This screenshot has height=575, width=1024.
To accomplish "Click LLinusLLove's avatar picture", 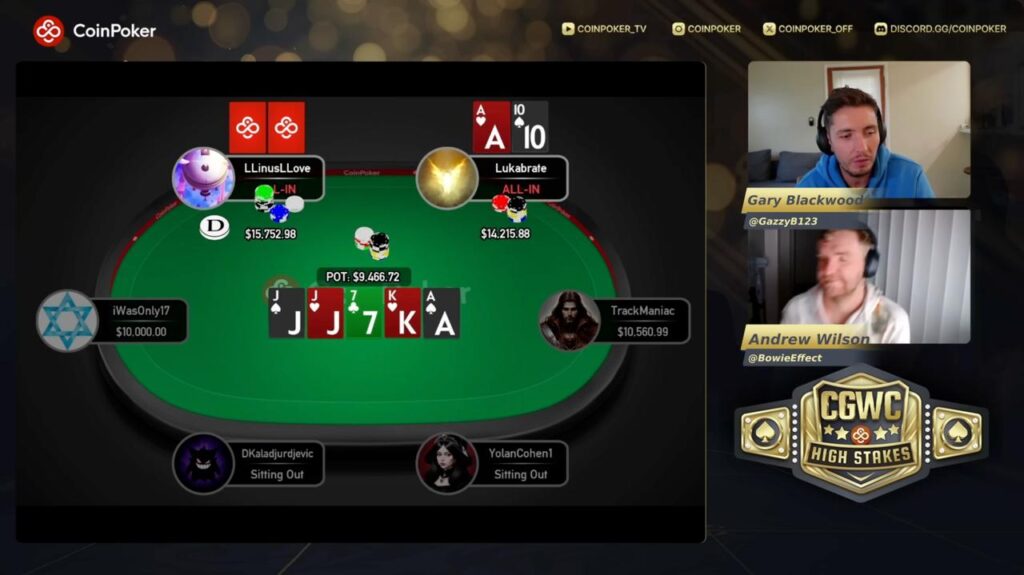I will point(203,178).
